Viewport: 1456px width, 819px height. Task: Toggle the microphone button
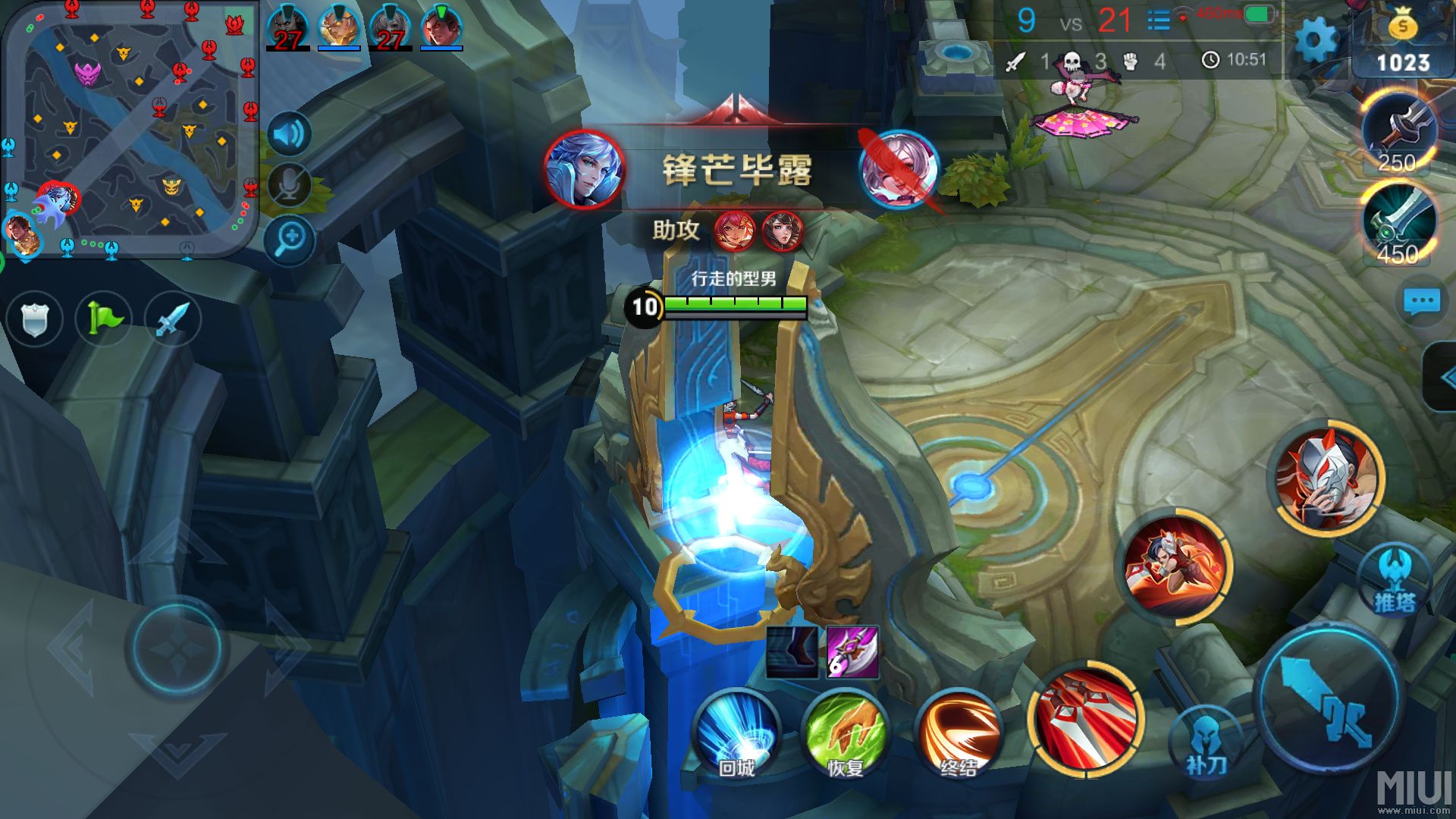point(288,184)
